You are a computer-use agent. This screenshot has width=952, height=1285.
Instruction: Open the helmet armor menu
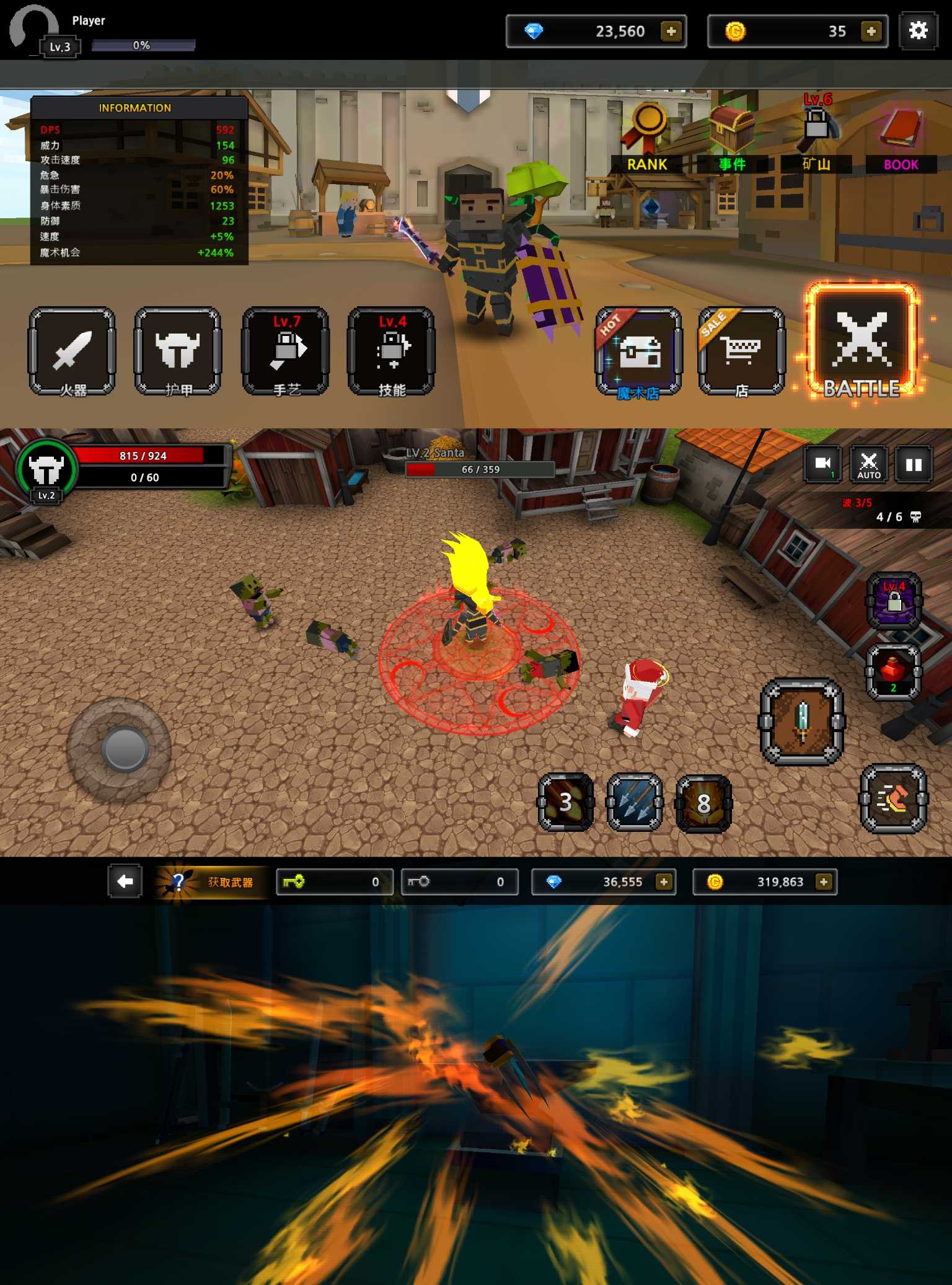coord(178,351)
